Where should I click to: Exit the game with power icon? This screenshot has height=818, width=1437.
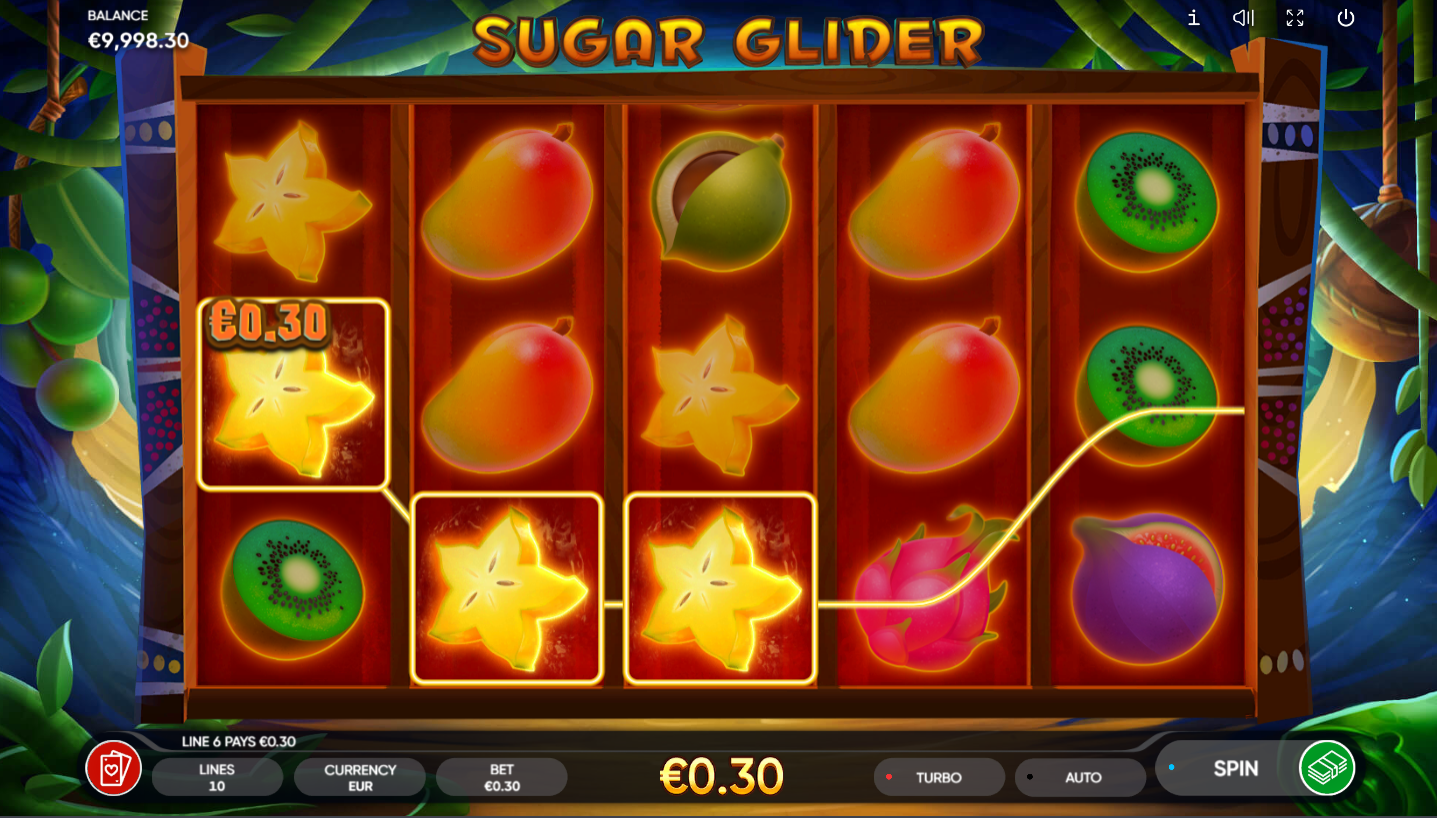point(1346,18)
